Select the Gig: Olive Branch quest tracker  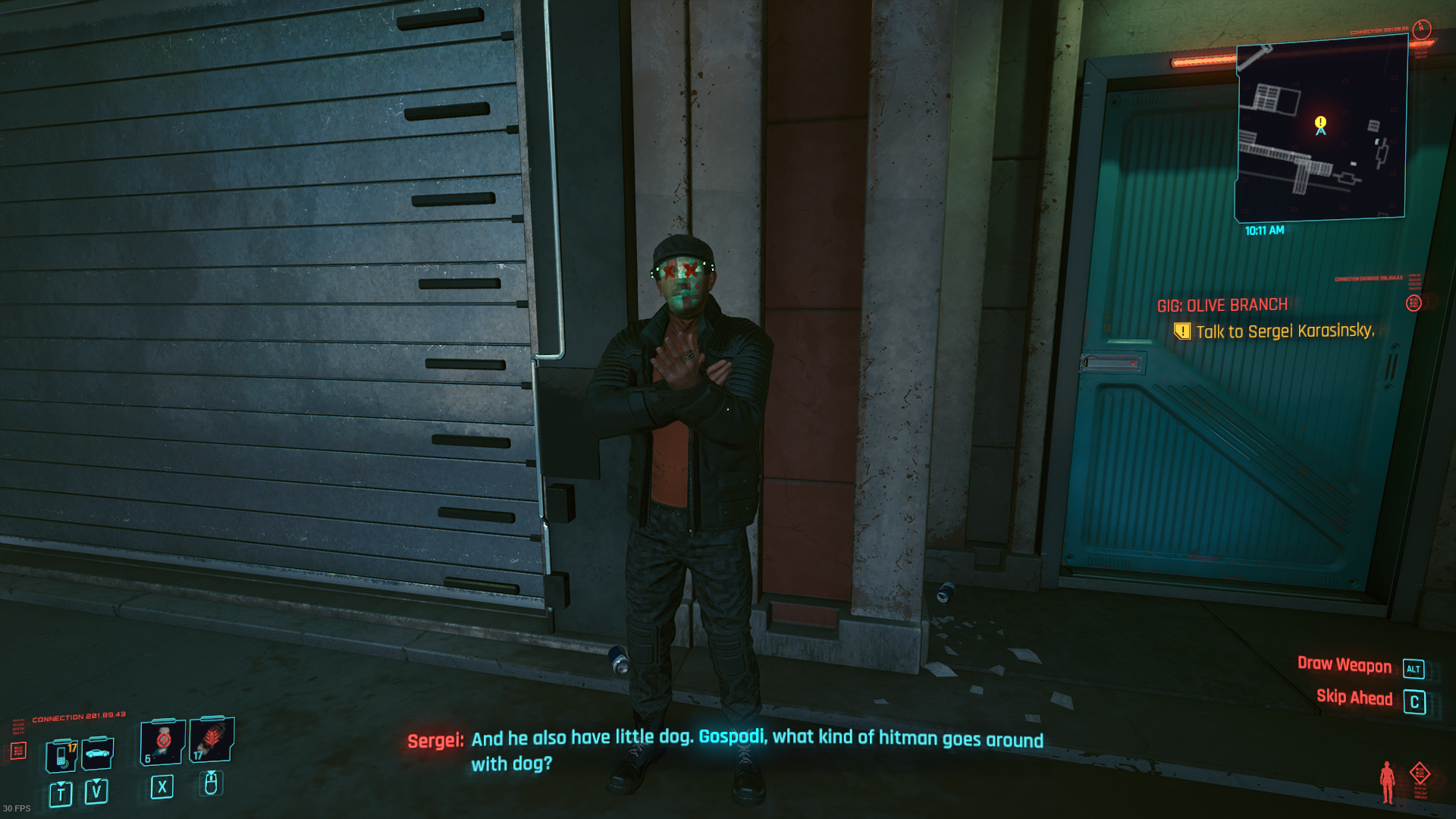[x=1222, y=306]
